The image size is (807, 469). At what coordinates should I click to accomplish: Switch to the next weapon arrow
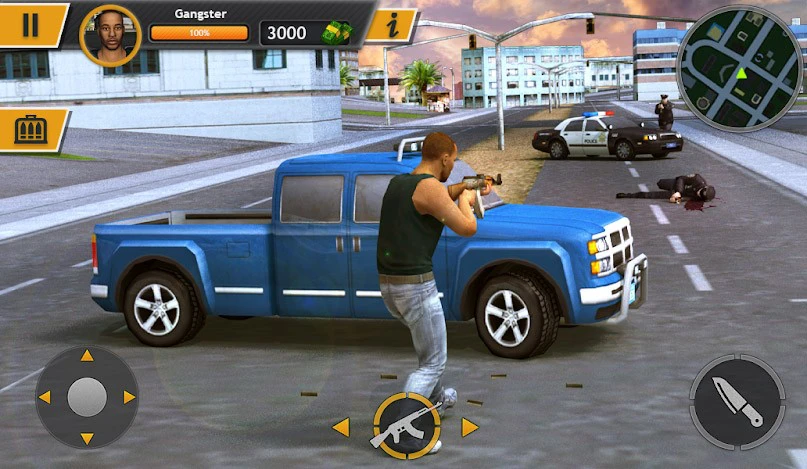tap(469, 427)
